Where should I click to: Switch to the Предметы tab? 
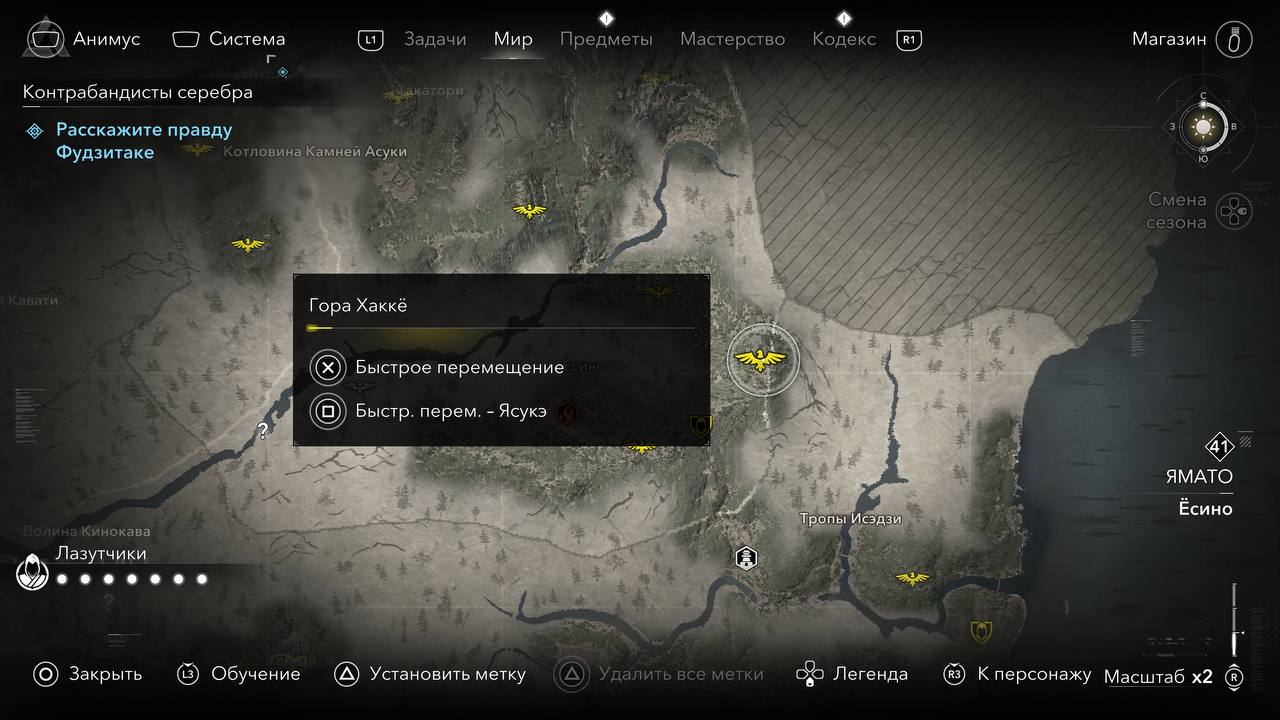(606, 40)
